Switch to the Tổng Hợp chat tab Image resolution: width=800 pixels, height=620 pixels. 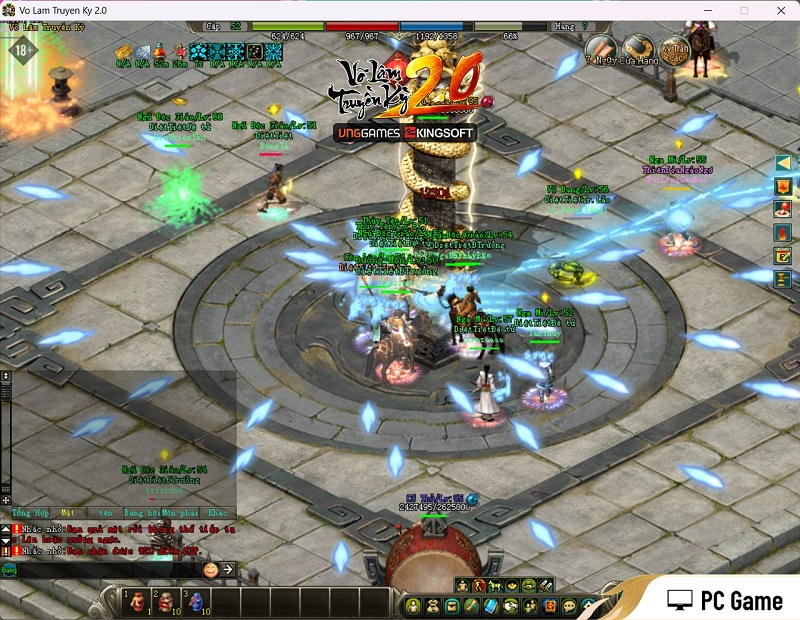29,513
